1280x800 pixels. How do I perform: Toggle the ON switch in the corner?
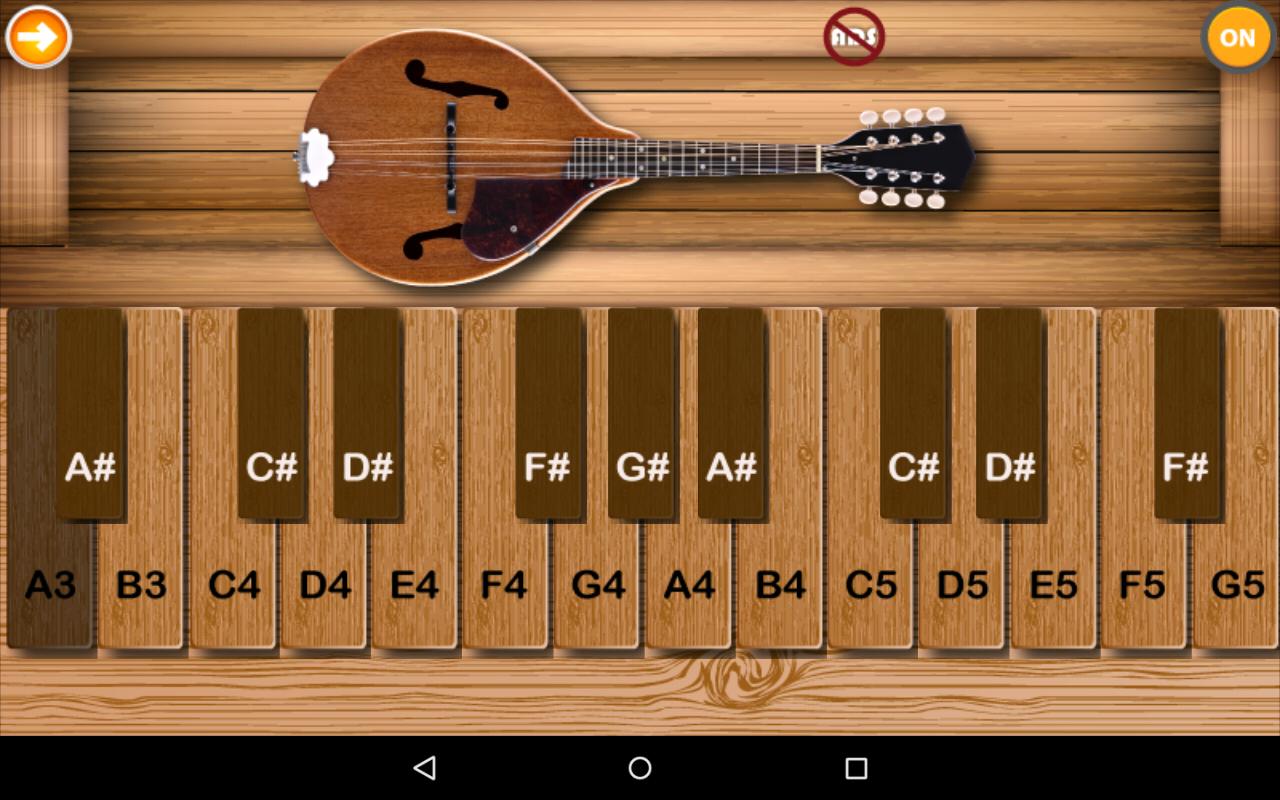[x=1237, y=38]
